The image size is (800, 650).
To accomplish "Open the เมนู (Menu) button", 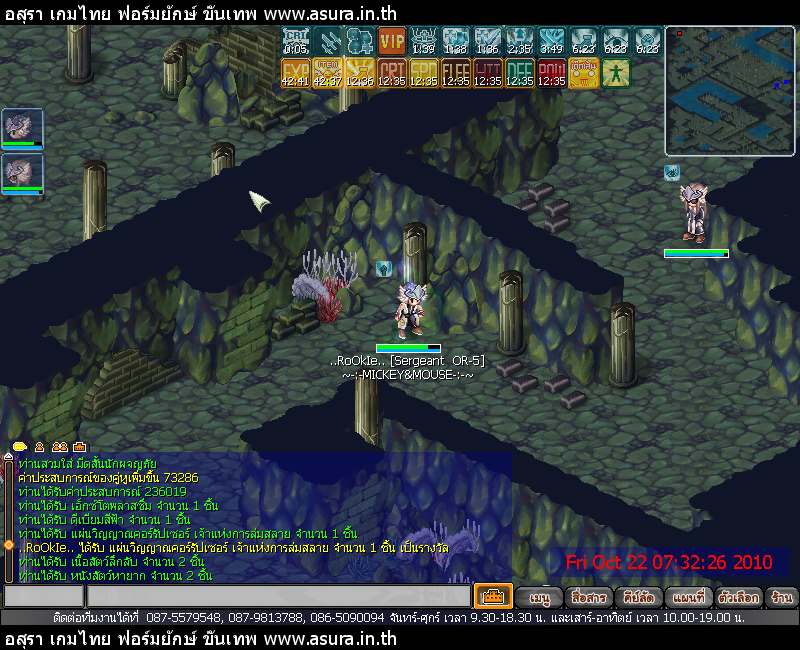I will pos(540,597).
